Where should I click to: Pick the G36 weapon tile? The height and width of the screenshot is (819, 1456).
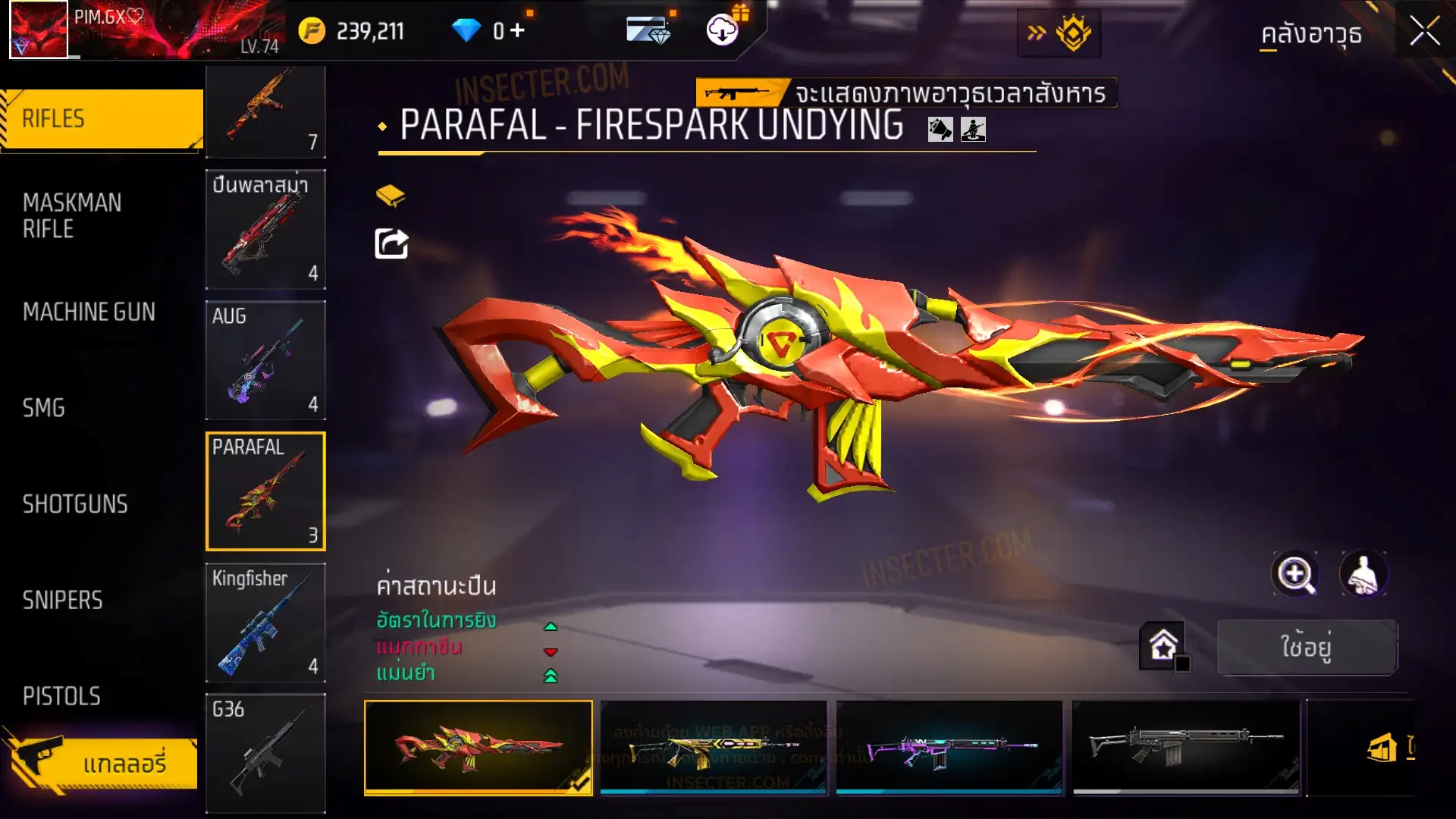[265, 753]
